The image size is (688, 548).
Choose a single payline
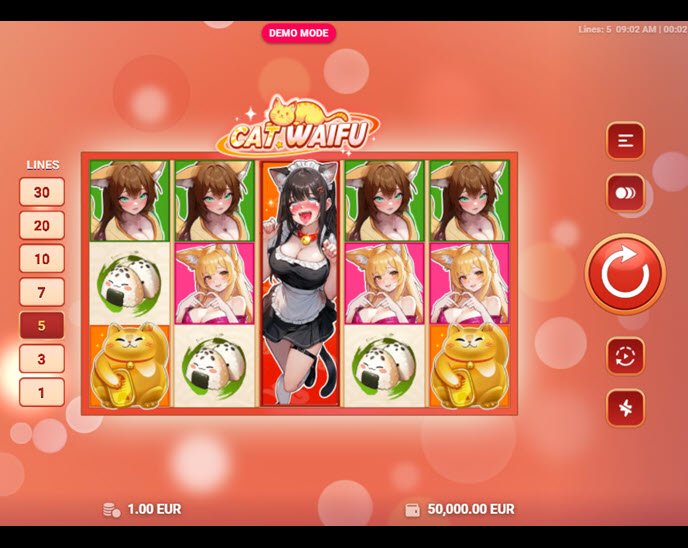point(42,392)
